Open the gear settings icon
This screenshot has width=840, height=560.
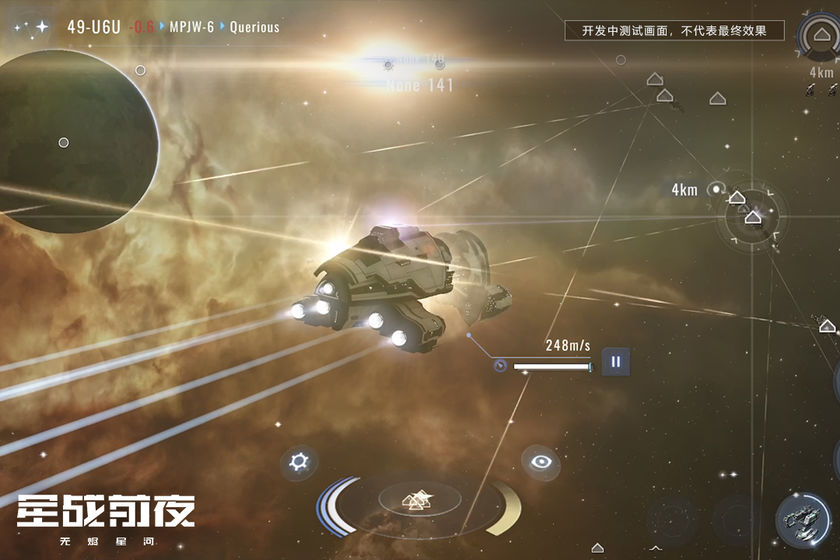point(297,462)
